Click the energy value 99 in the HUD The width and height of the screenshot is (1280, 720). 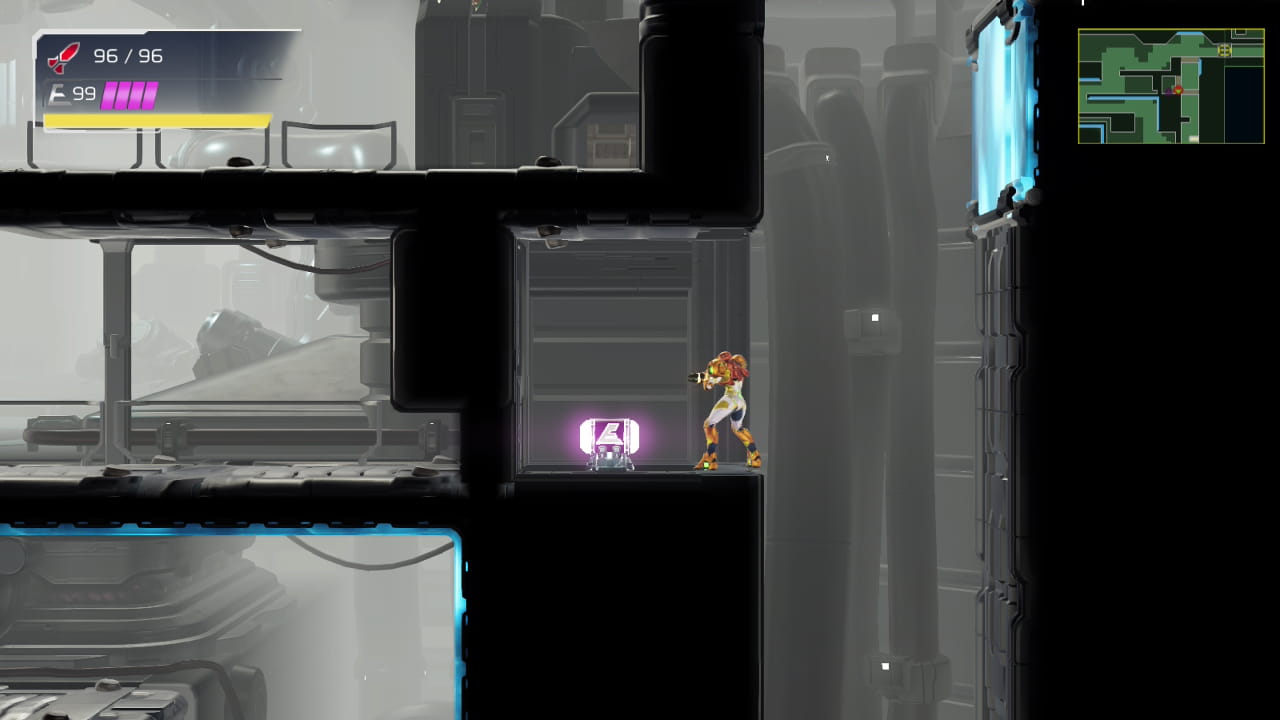[x=83, y=93]
